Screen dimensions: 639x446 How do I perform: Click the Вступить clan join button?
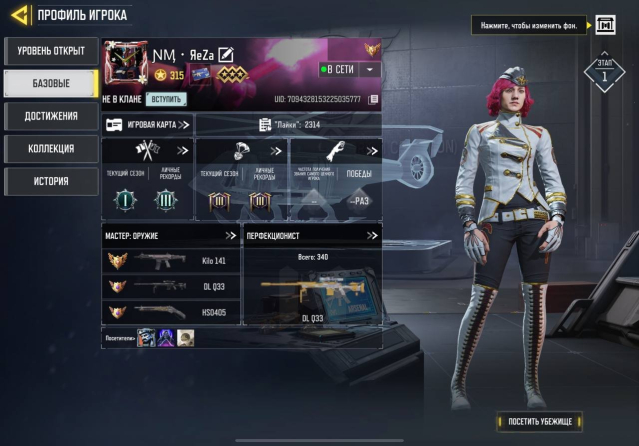(166, 99)
